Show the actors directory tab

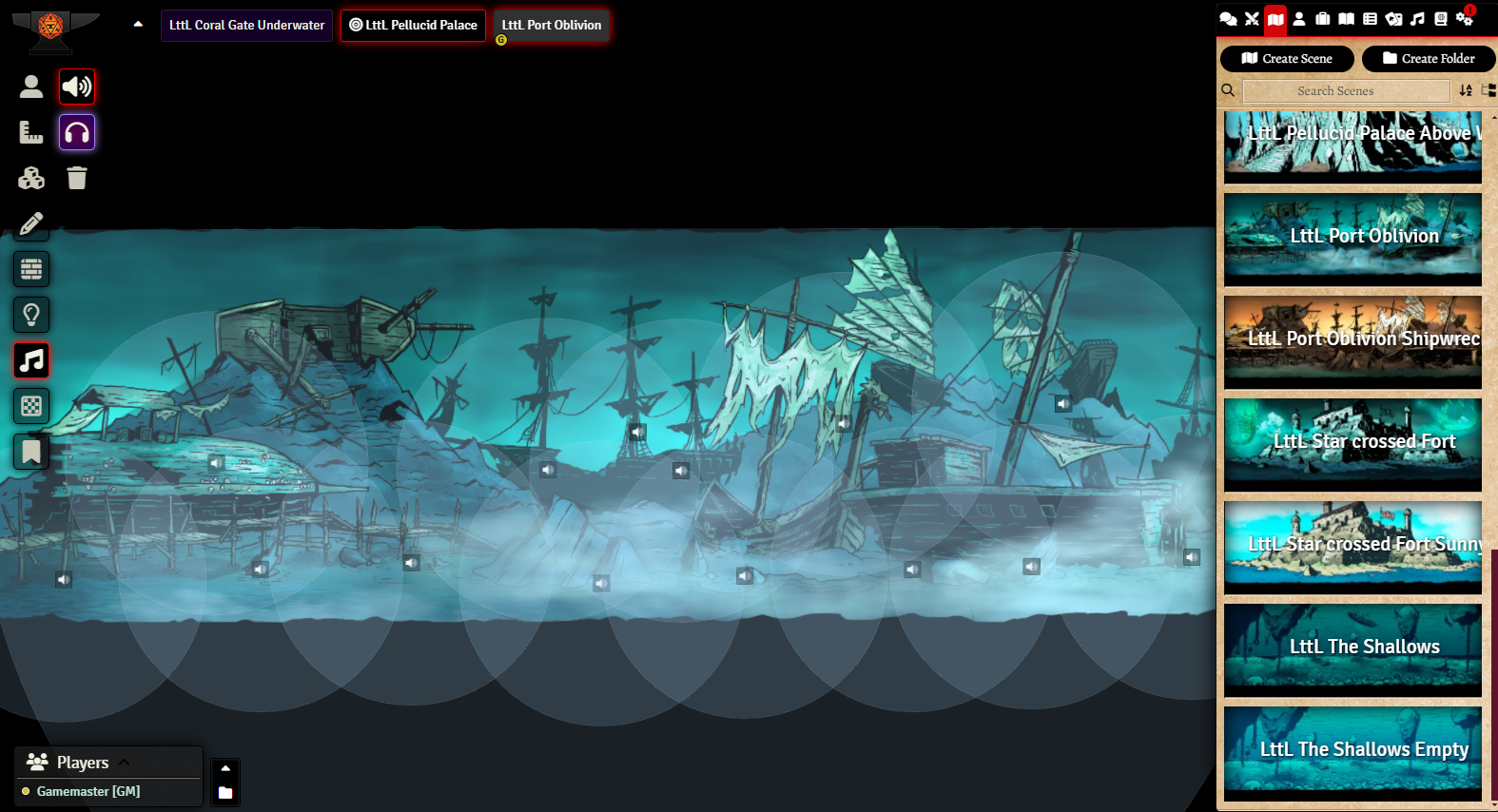1299,19
